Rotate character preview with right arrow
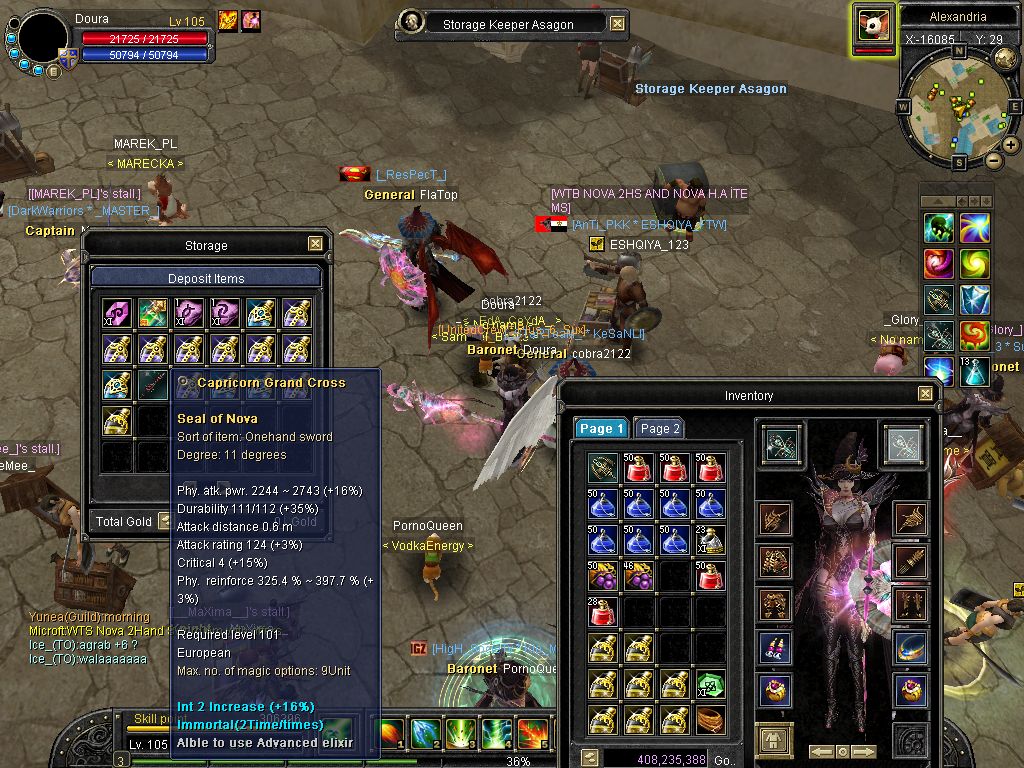The width and height of the screenshot is (1024, 768). [864, 751]
